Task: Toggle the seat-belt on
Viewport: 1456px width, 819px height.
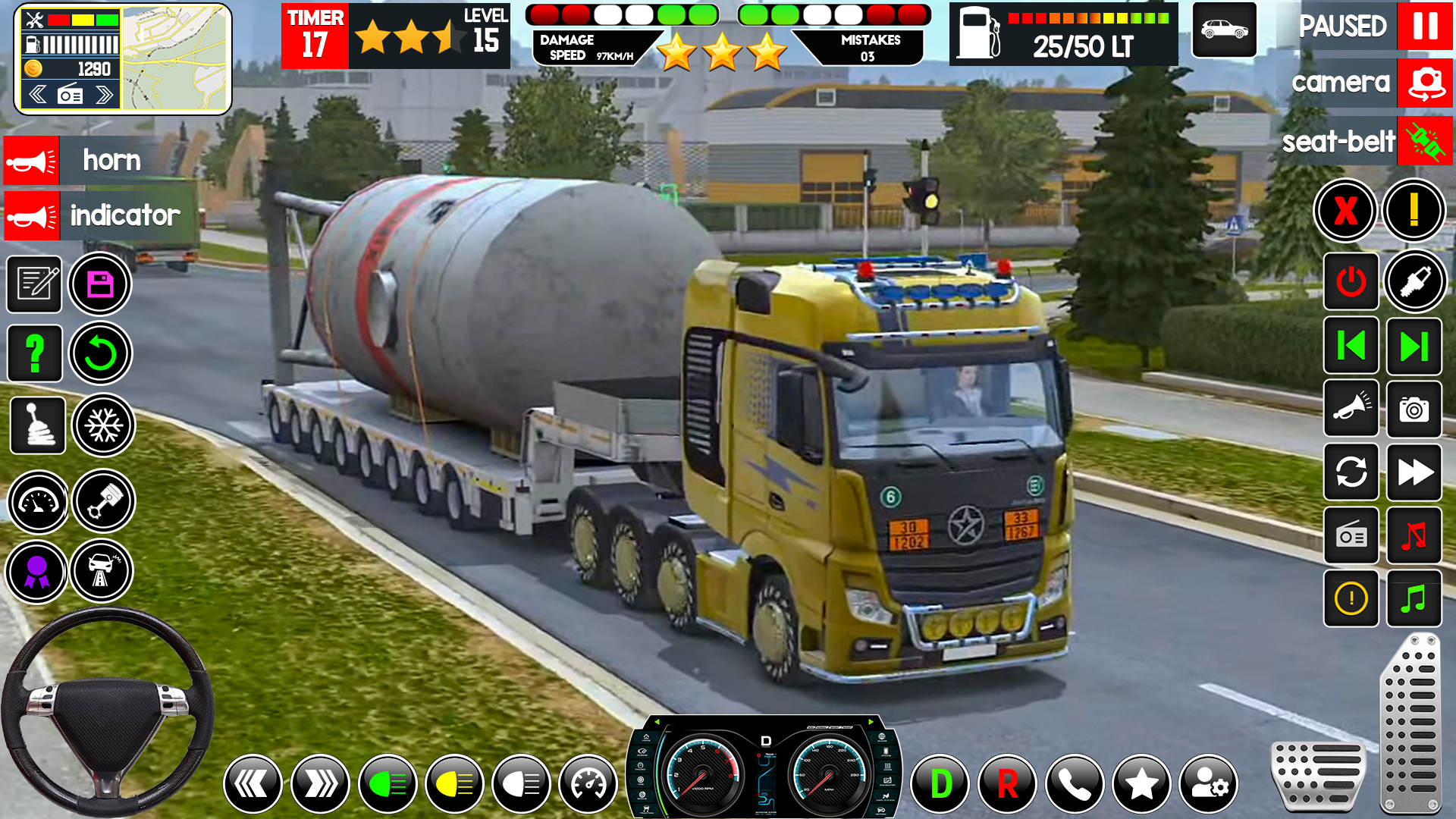Action: [x=1426, y=141]
